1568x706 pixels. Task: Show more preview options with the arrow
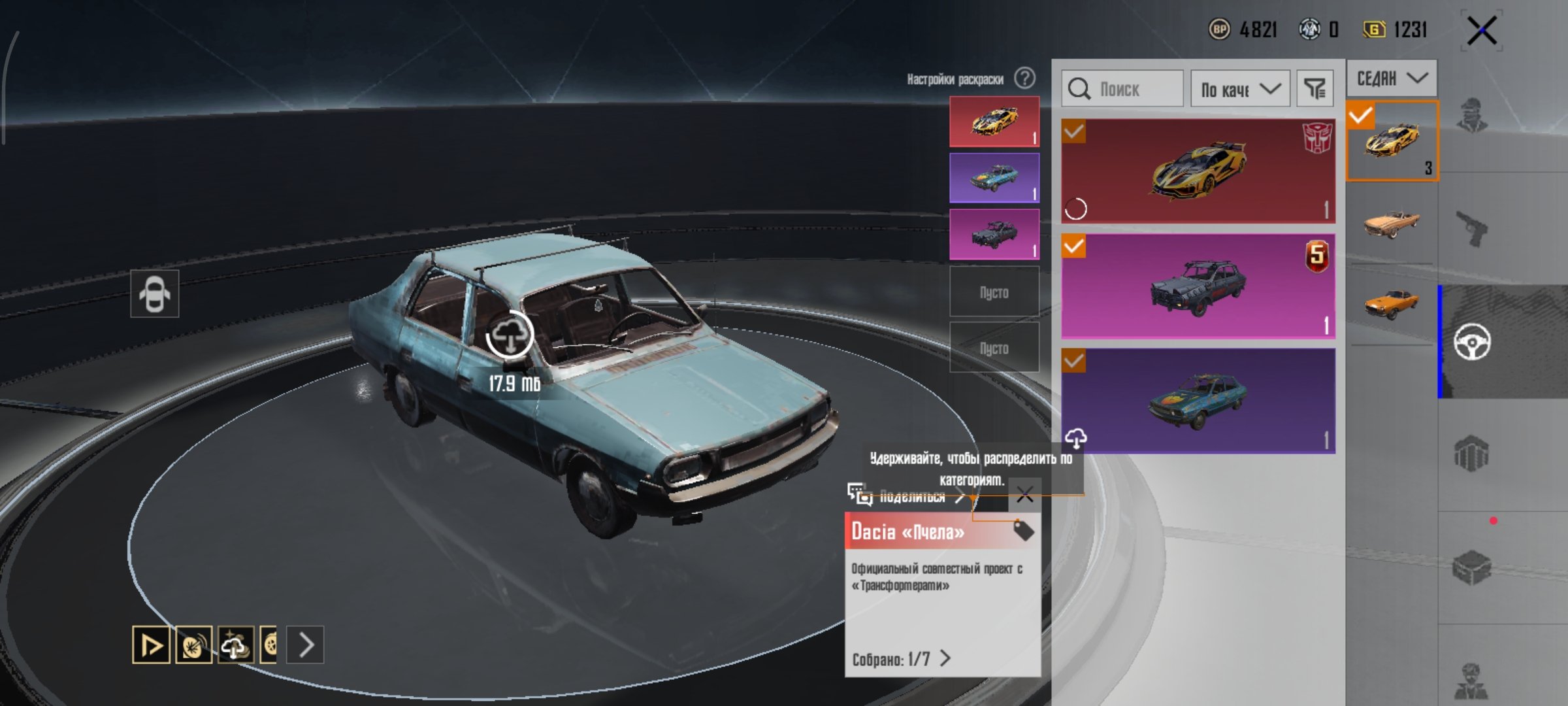click(x=306, y=645)
